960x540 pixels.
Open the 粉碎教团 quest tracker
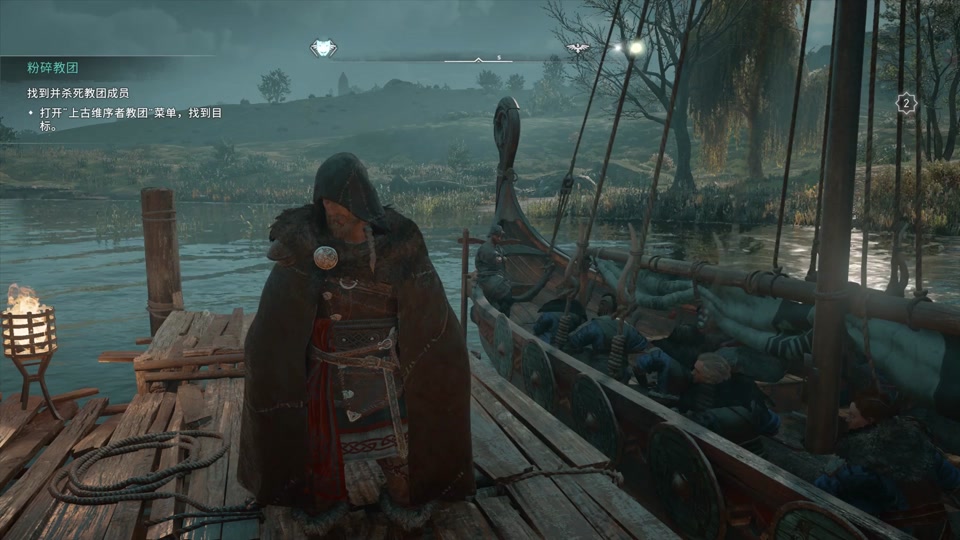(54, 69)
